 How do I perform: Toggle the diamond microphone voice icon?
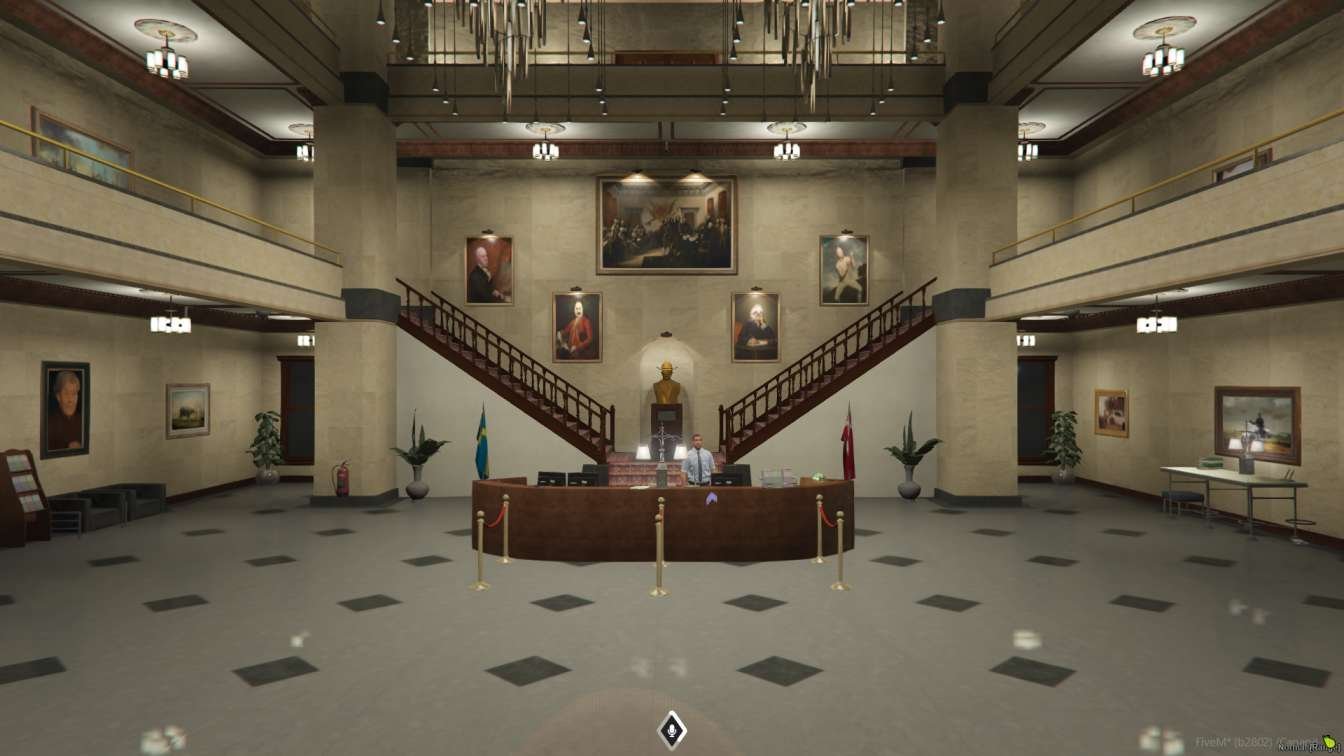[671, 730]
